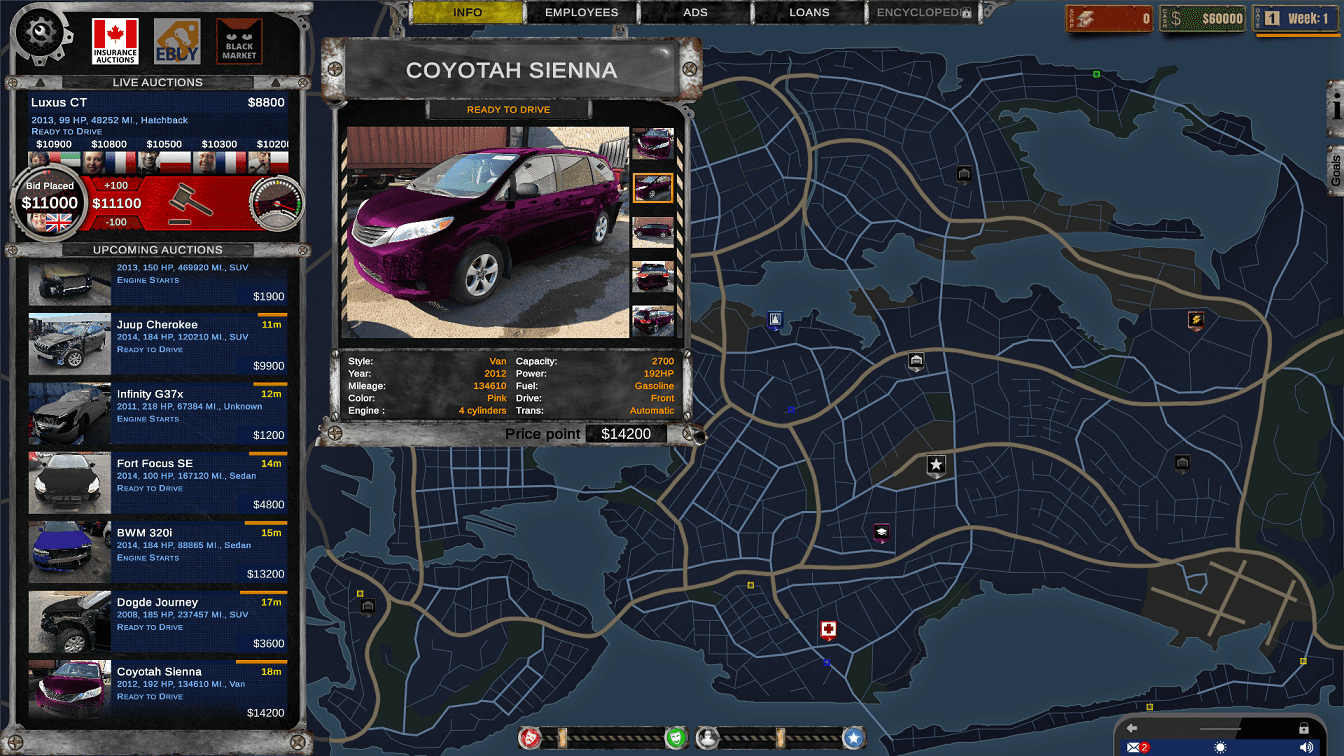Decrease the bid by -100
Viewport: 1344px width, 756px height.
click(x=116, y=222)
